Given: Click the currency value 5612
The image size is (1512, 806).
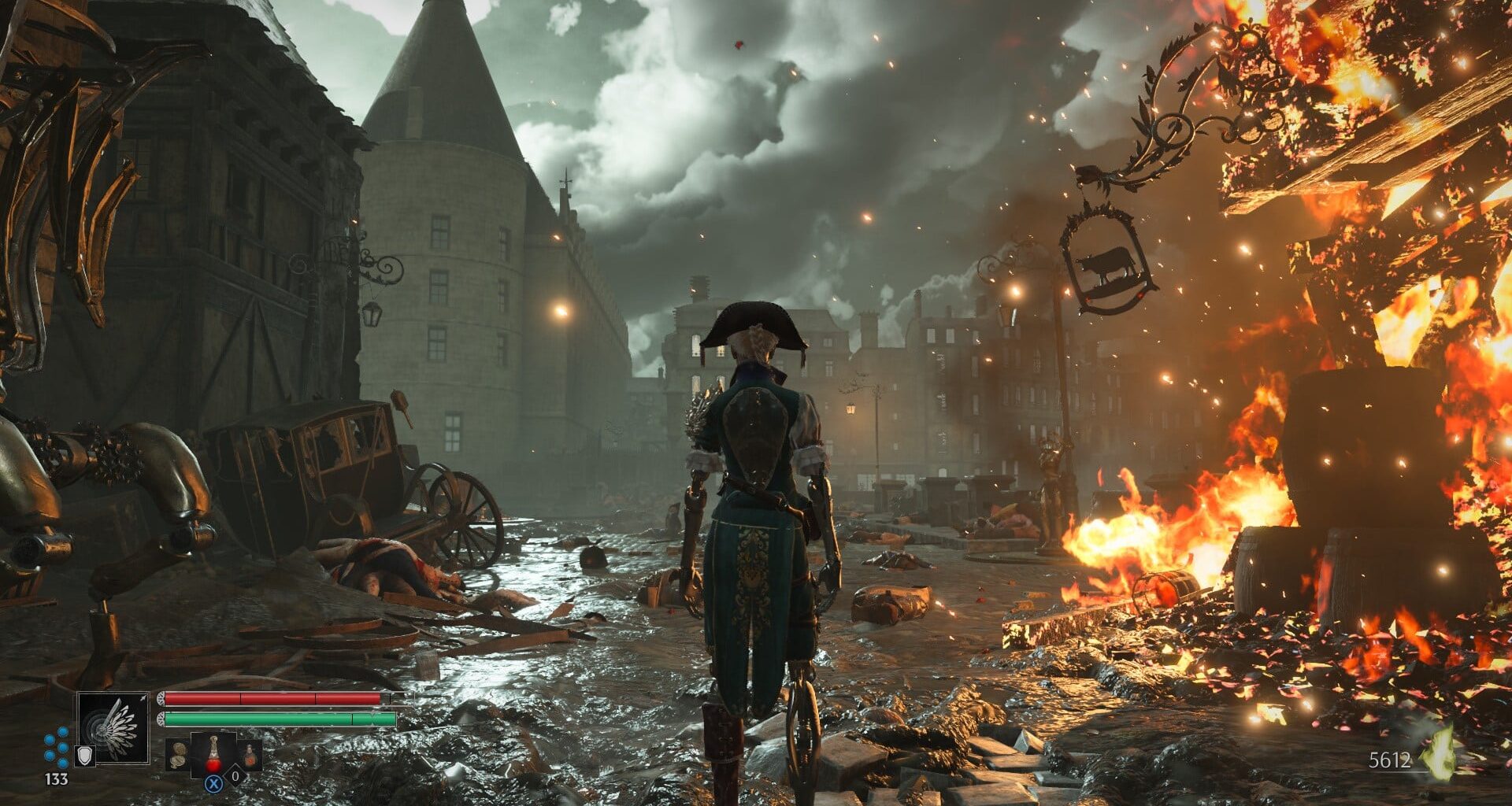Looking at the screenshot, I should click(x=1388, y=760).
